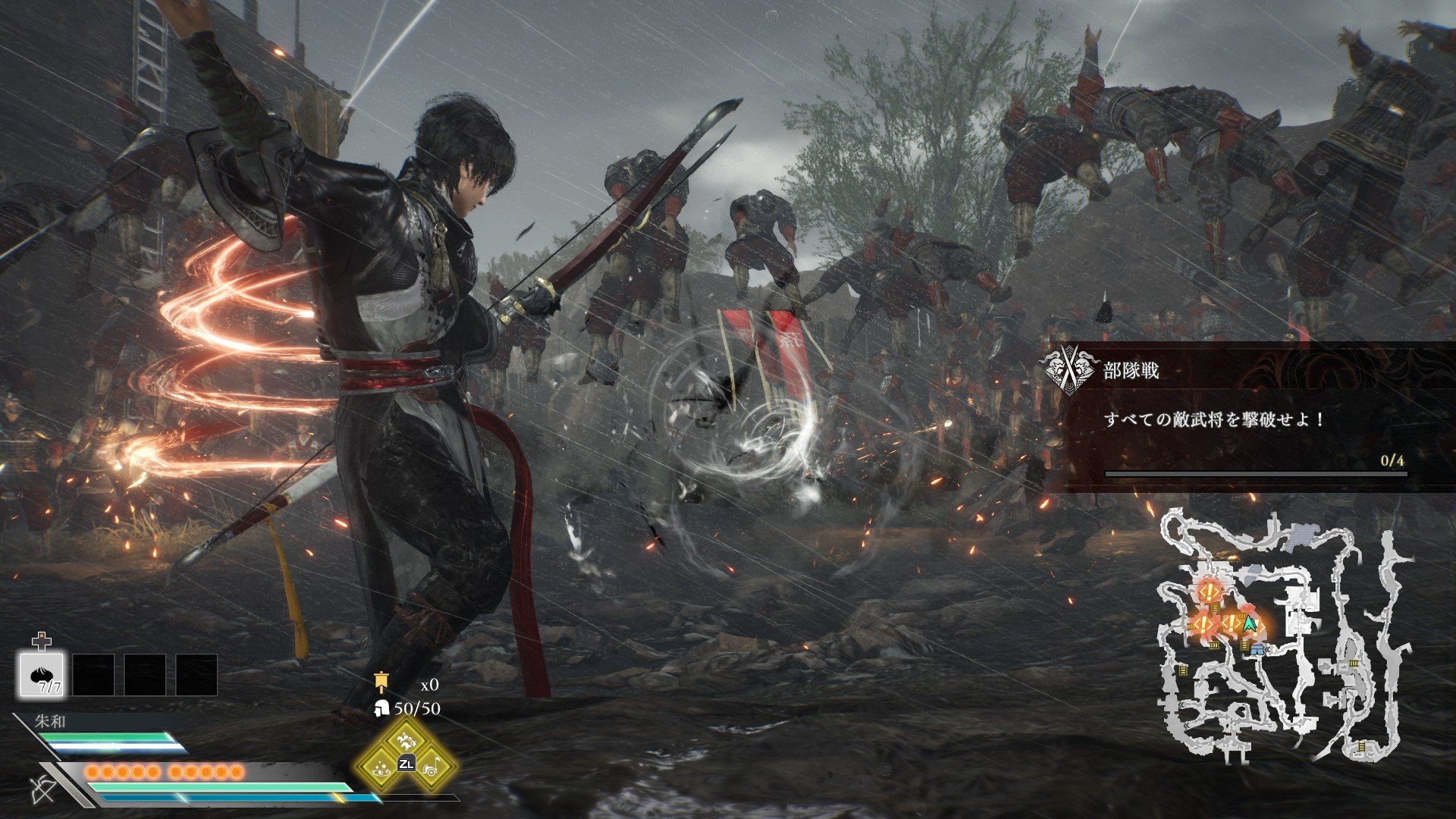This screenshot has height=819, width=1456.
Task: Activate the war cart tactic diamond
Action: click(x=431, y=767)
